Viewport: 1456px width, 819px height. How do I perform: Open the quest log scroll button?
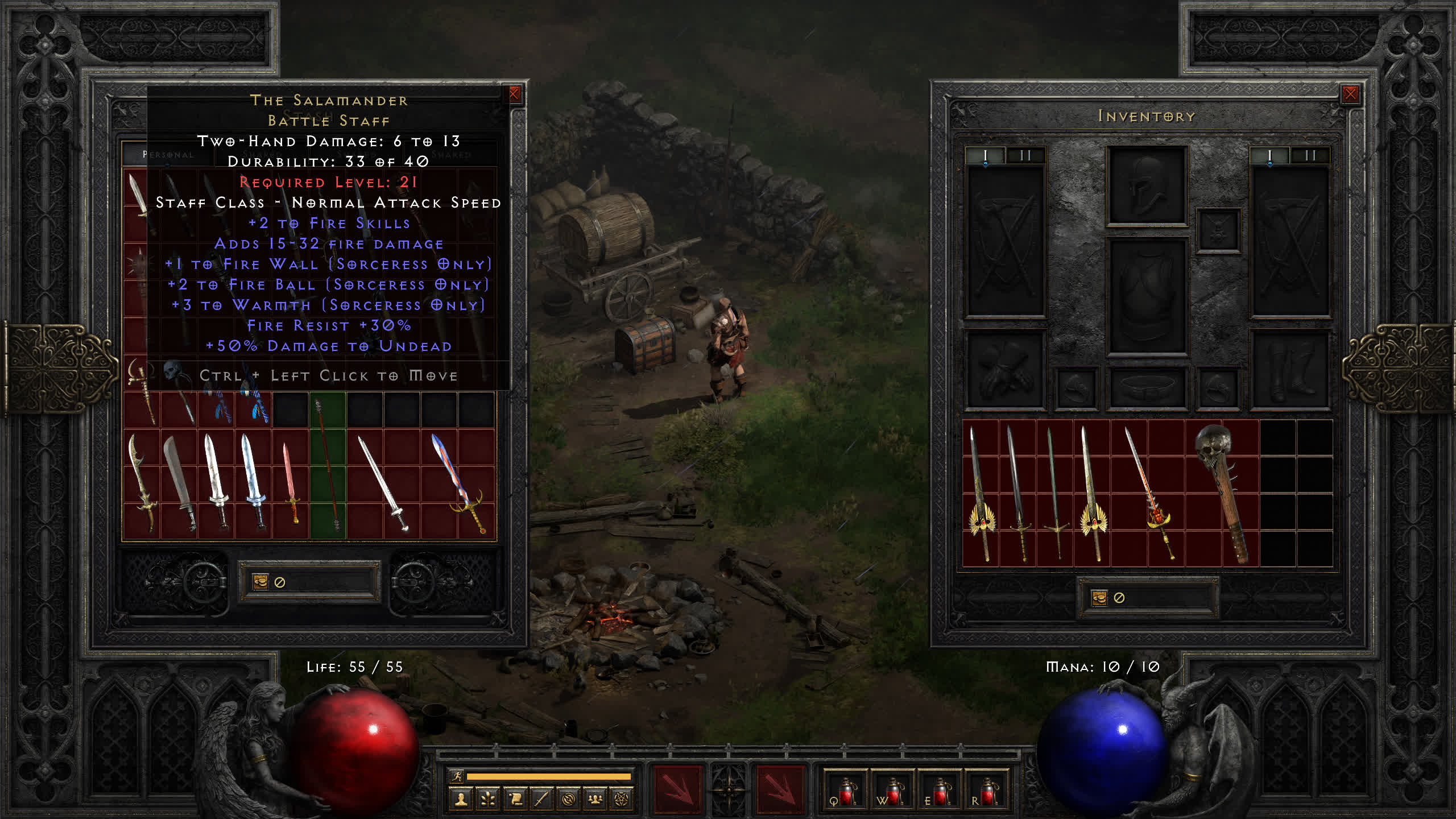click(515, 800)
